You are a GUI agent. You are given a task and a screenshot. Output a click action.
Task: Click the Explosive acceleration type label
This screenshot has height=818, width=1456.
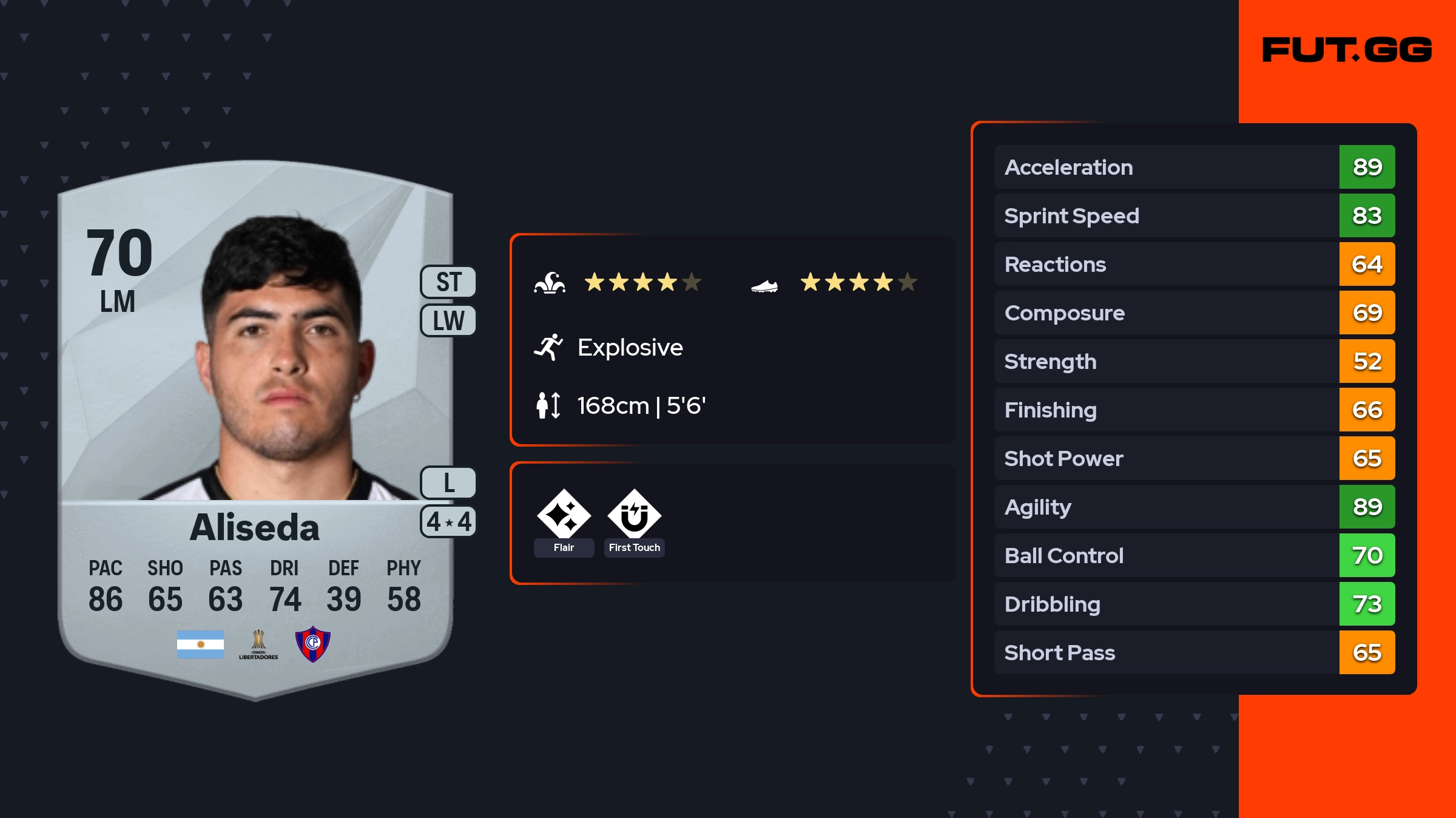pyautogui.click(x=630, y=348)
